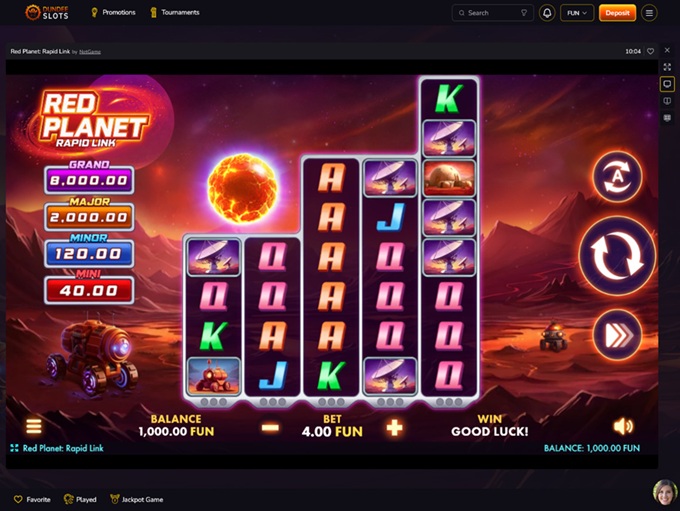Enable autoplay with the circular A button
This screenshot has width=680, height=511.
pos(617,177)
